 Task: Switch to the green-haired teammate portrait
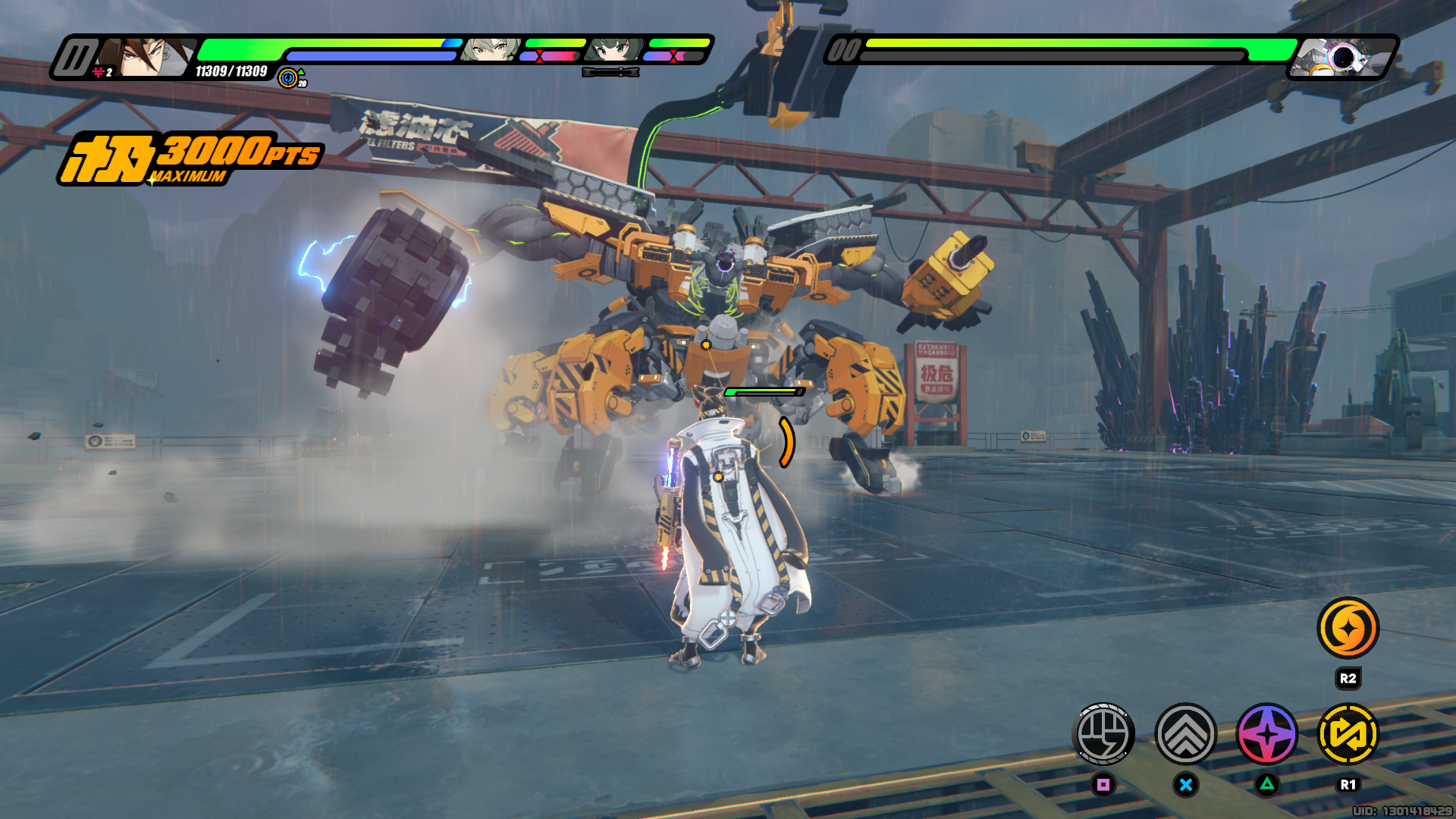pyautogui.click(x=613, y=50)
